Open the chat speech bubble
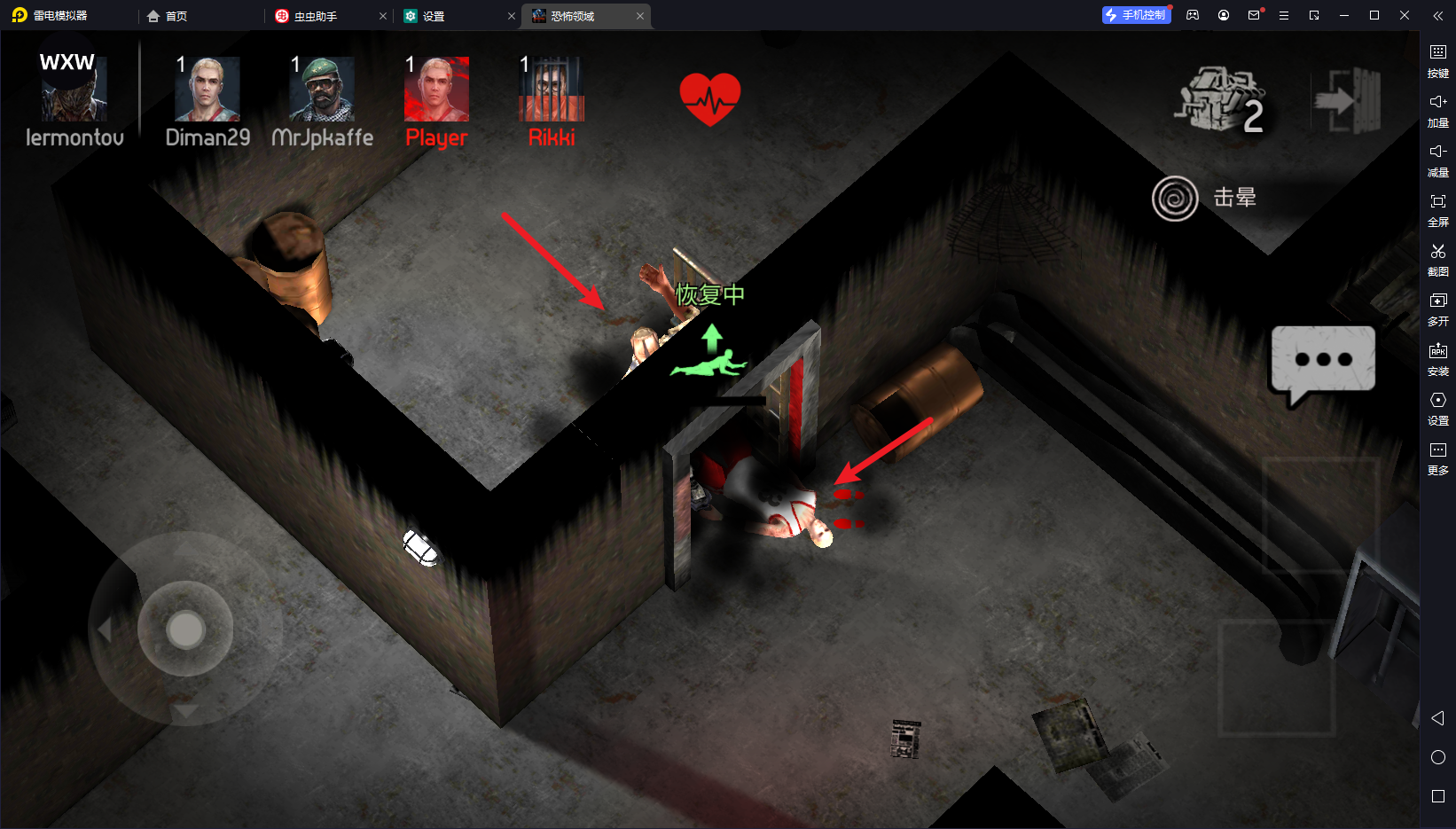Screen dimensions: 1456x829 [1322, 361]
